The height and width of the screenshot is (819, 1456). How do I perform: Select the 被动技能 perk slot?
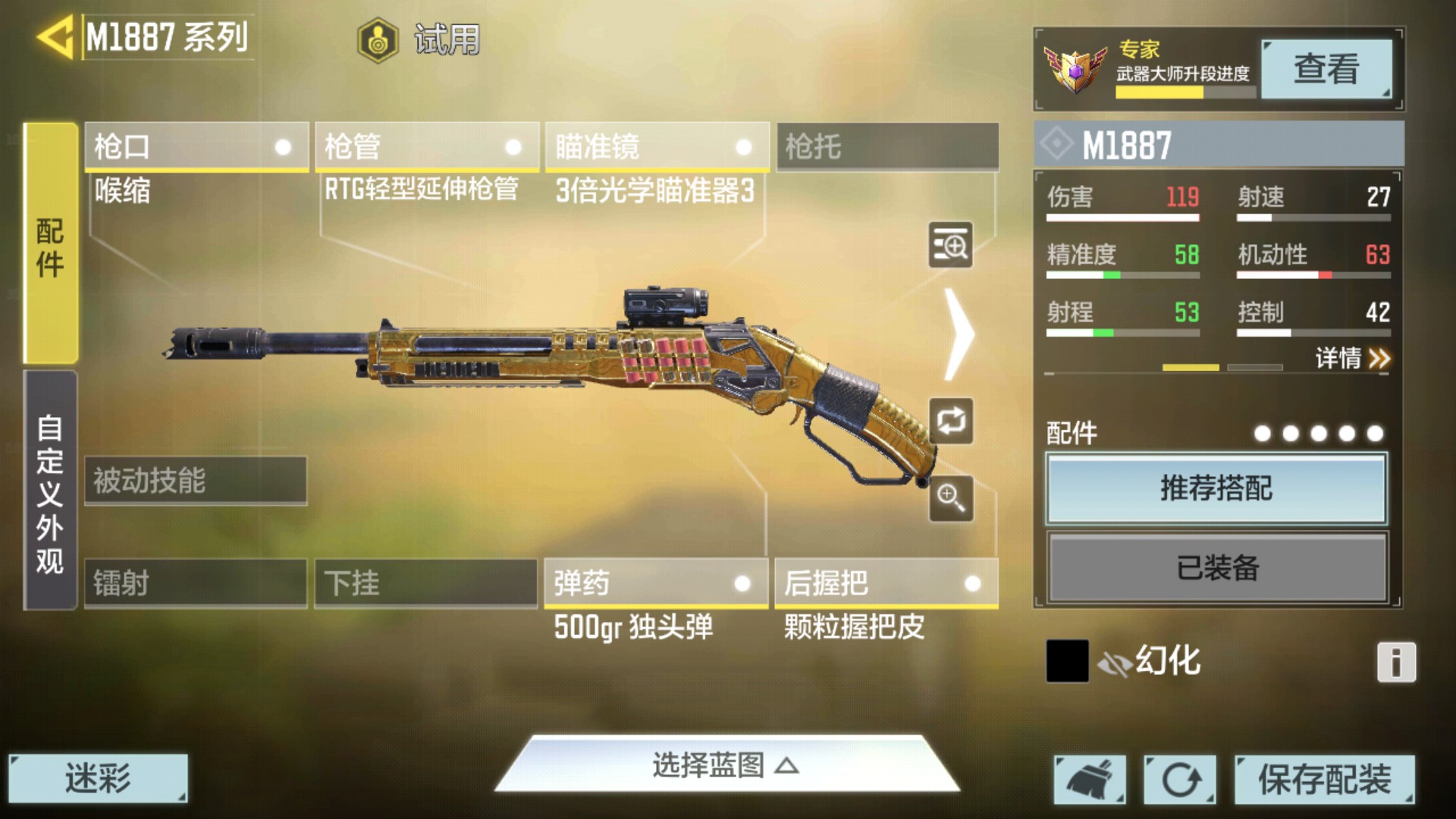click(196, 480)
